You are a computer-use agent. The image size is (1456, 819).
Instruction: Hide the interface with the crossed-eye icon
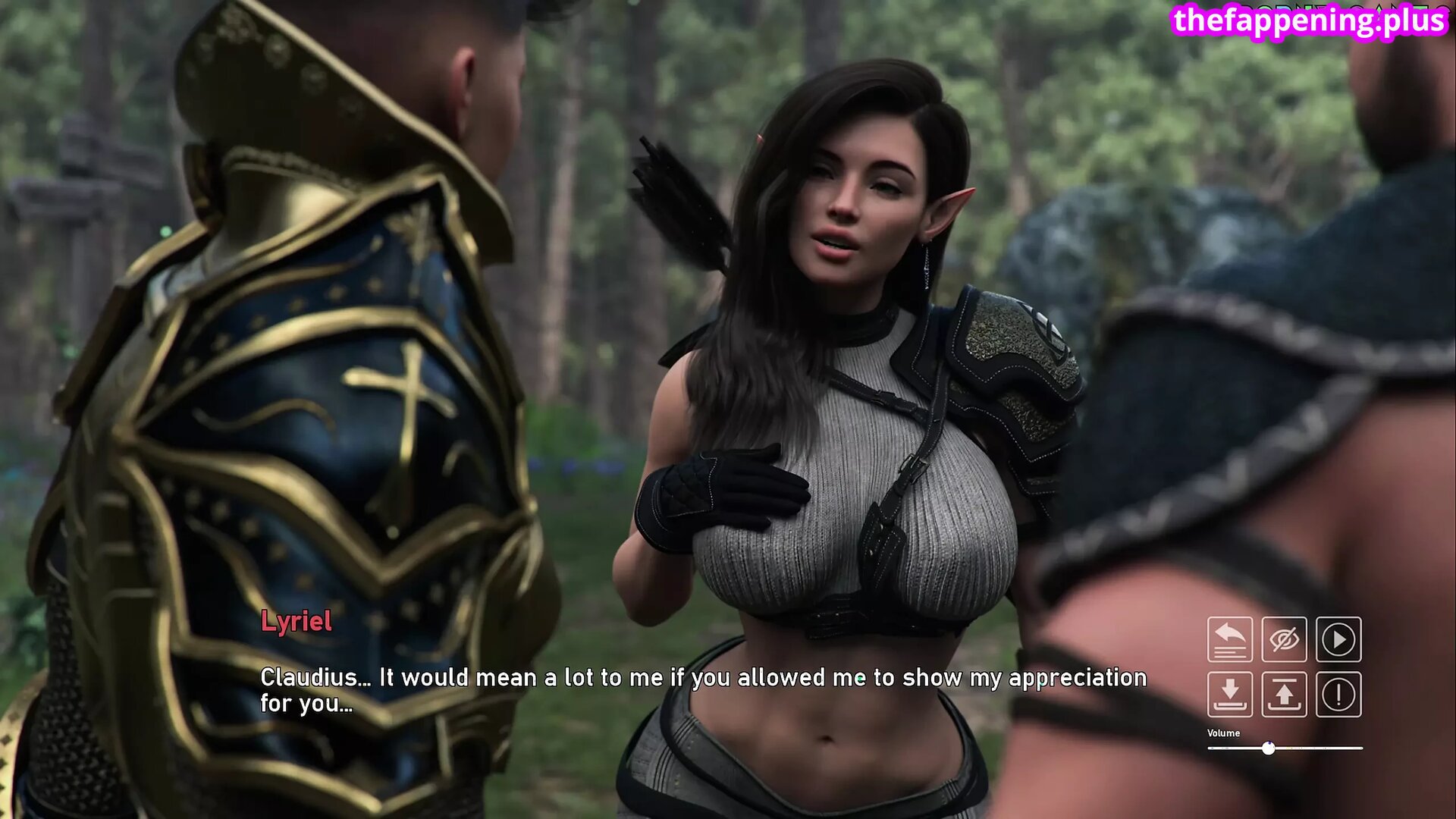(x=1284, y=639)
